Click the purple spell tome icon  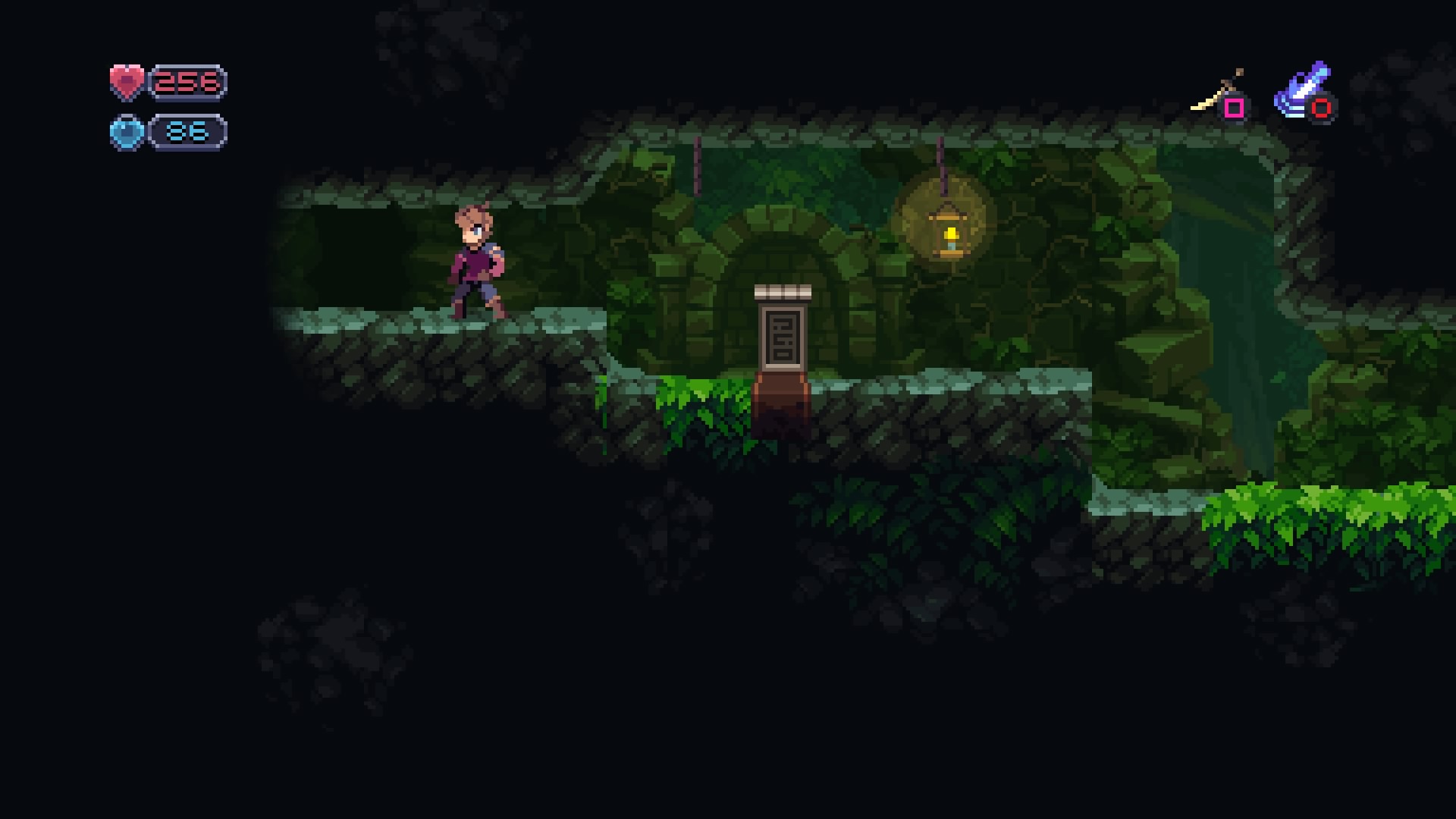click(x=1301, y=89)
